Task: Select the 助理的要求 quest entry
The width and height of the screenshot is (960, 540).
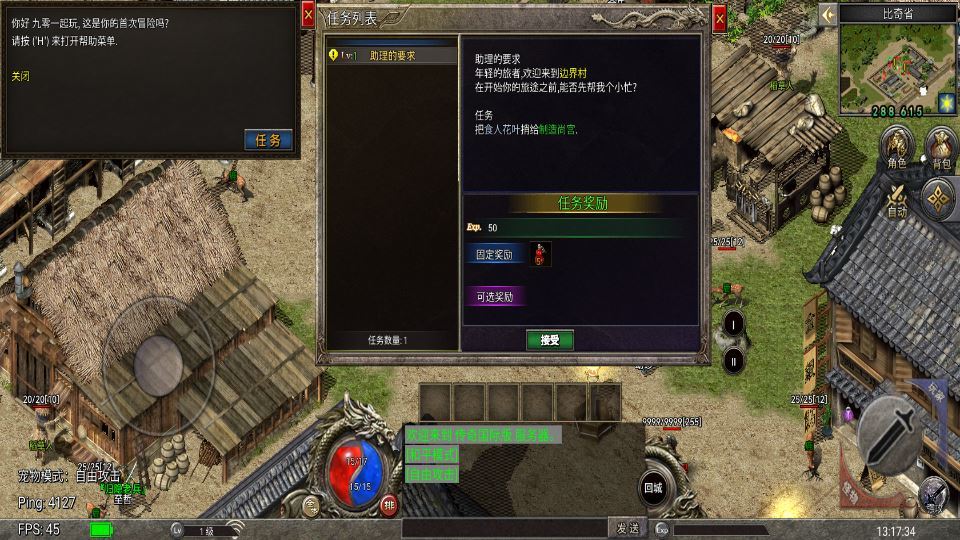Action: pos(392,56)
